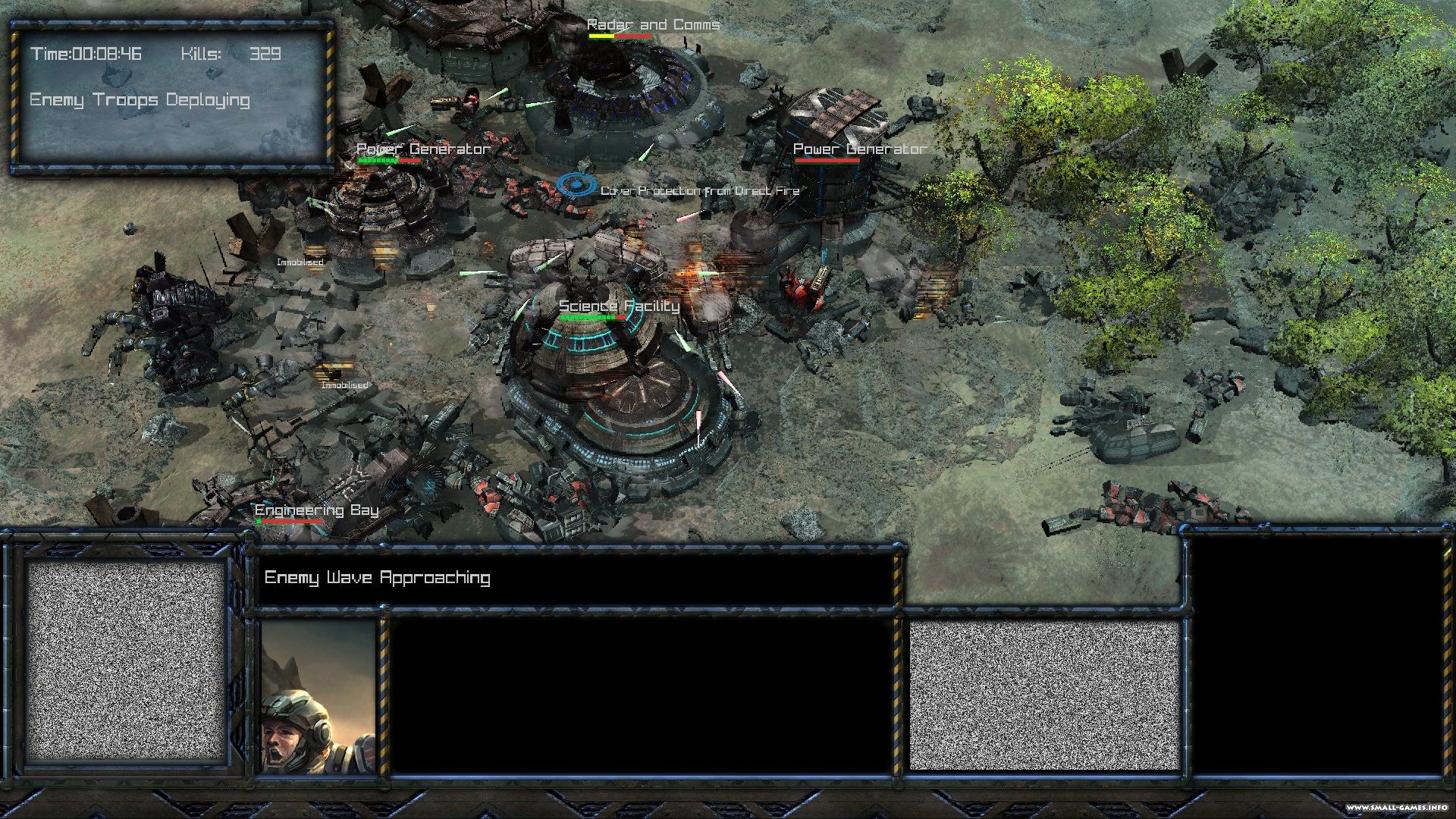Select the Radar and Comms name label
The height and width of the screenshot is (819, 1456).
[x=653, y=25]
